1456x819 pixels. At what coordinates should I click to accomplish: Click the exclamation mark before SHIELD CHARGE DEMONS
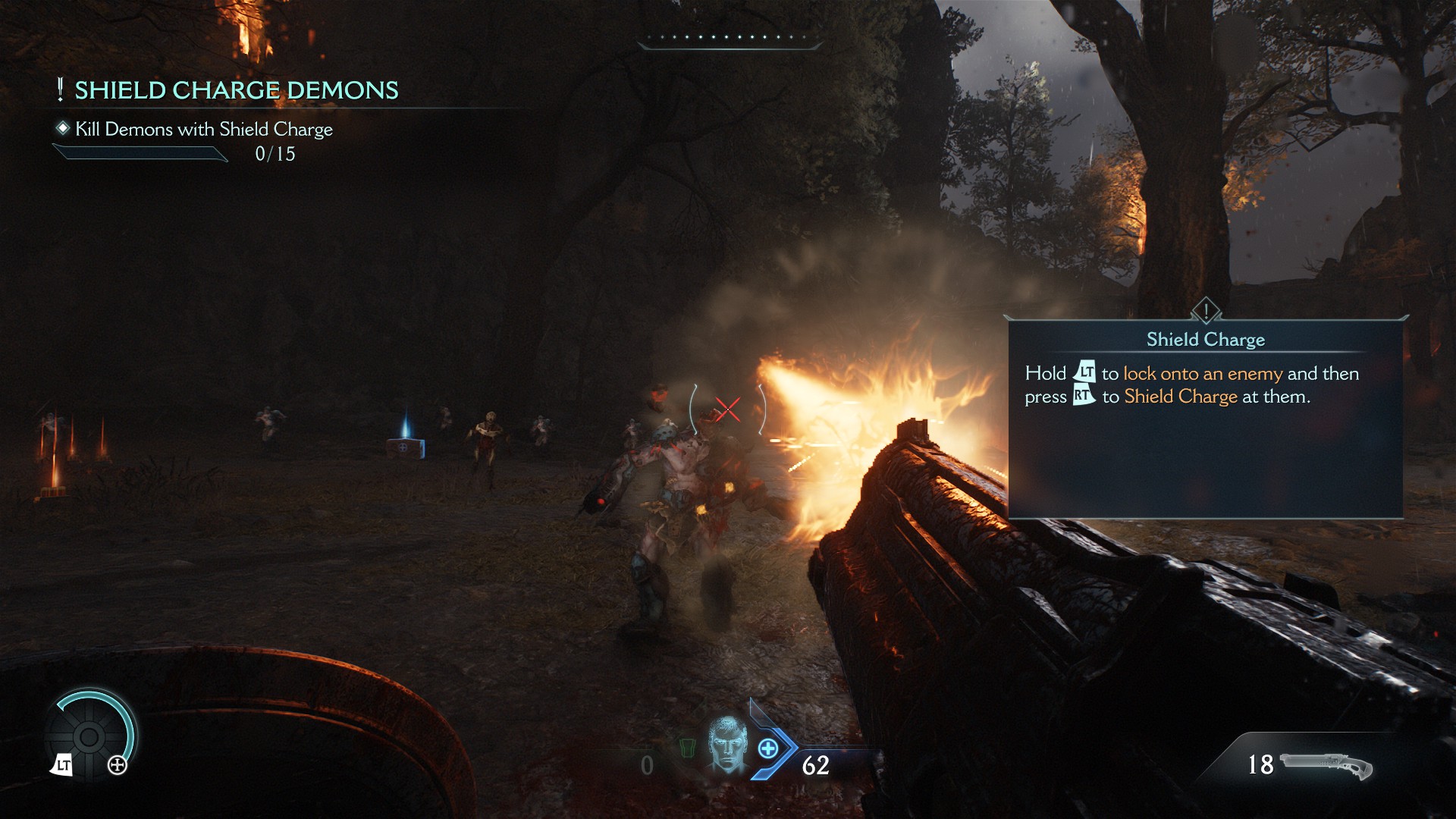pos(59,89)
